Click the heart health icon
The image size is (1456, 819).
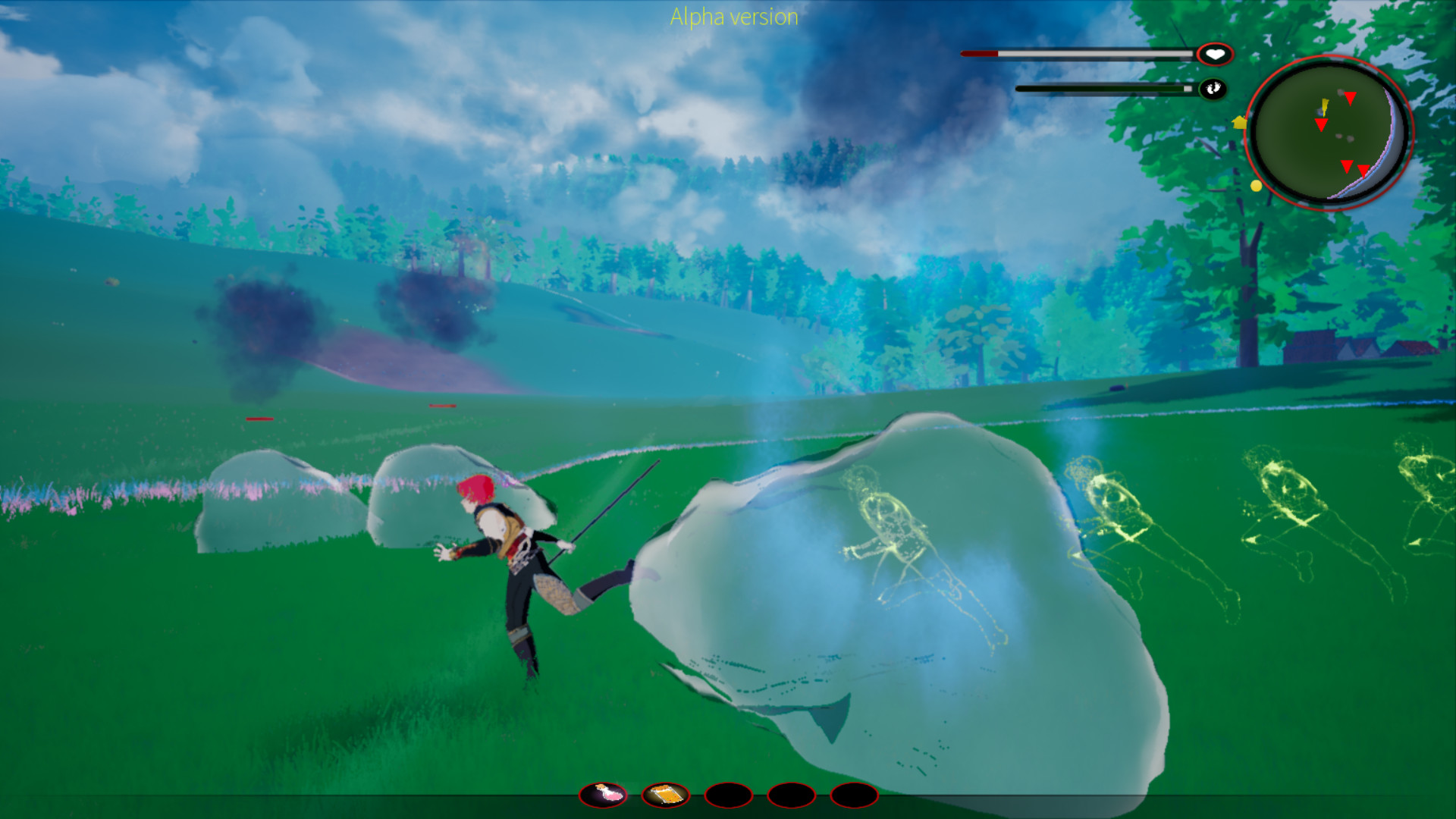[1215, 55]
